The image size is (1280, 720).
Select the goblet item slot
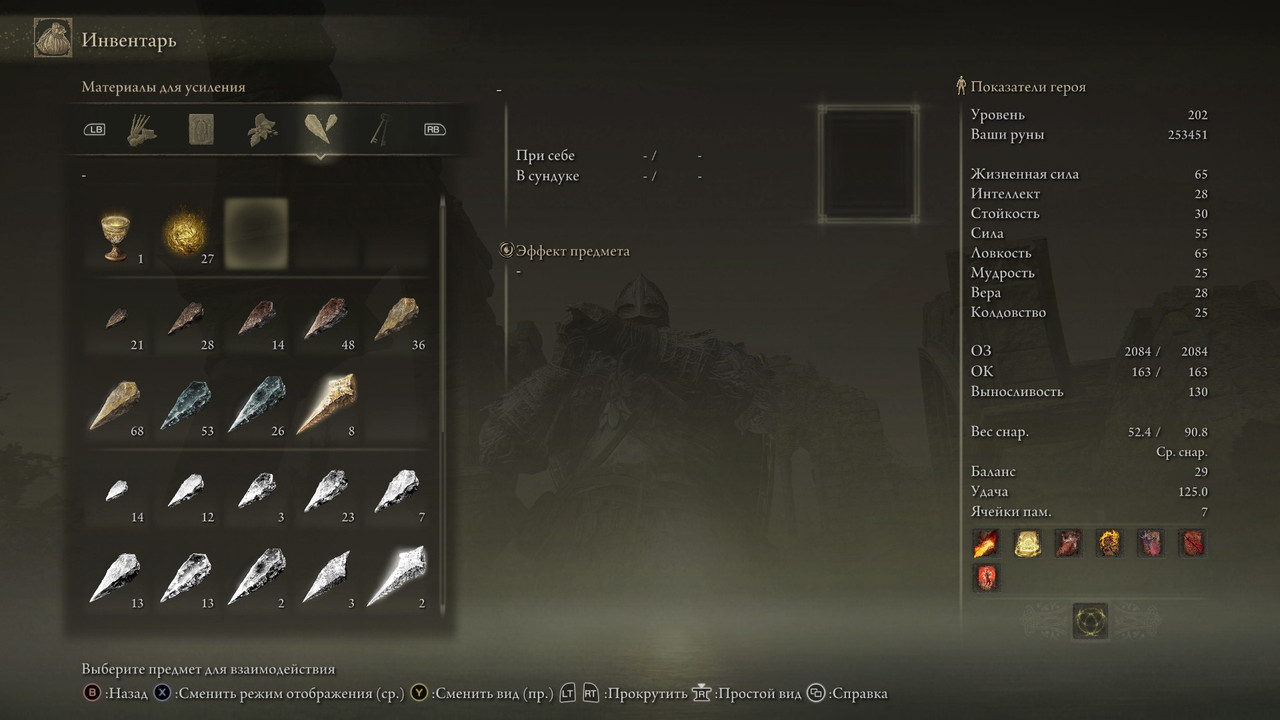[x=116, y=236]
